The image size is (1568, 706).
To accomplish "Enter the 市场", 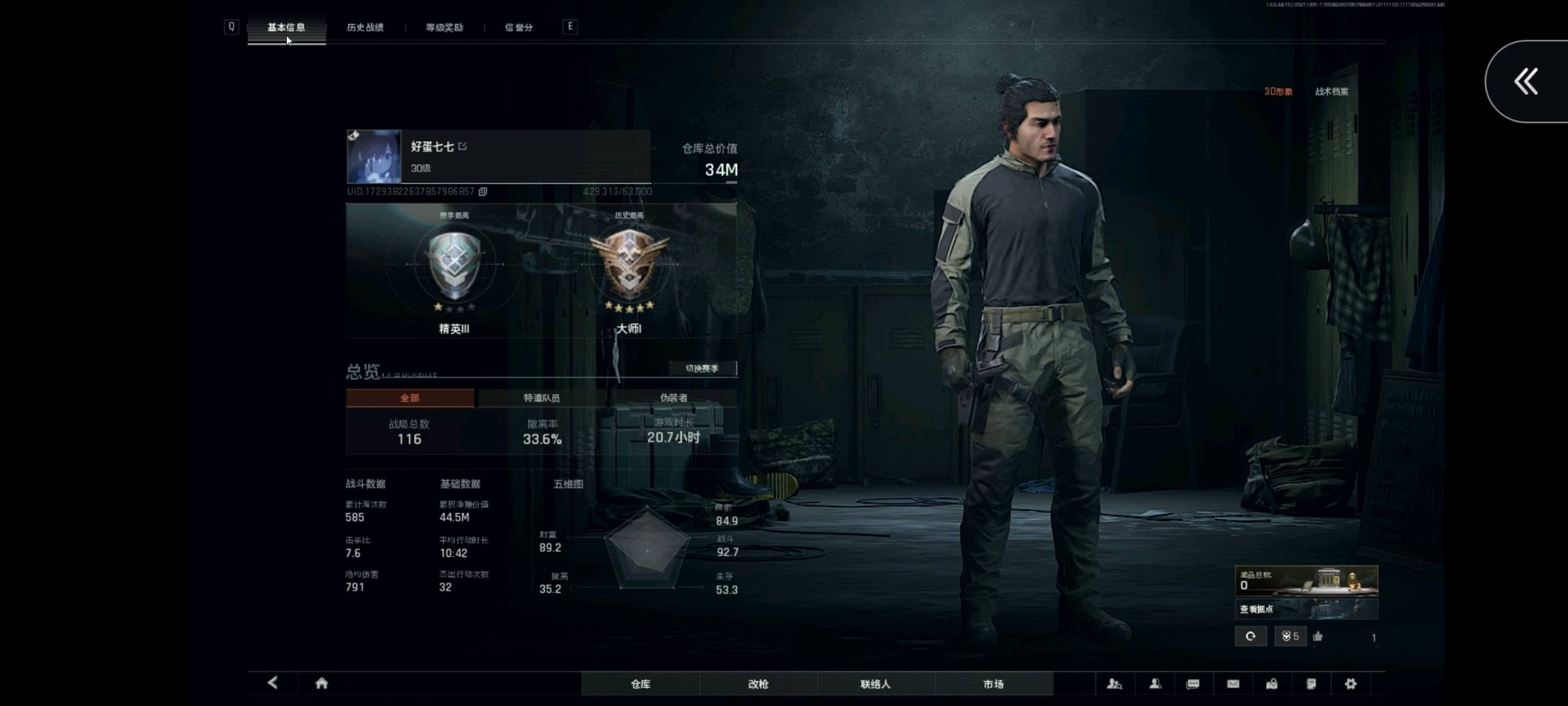I will pyautogui.click(x=993, y=684).
